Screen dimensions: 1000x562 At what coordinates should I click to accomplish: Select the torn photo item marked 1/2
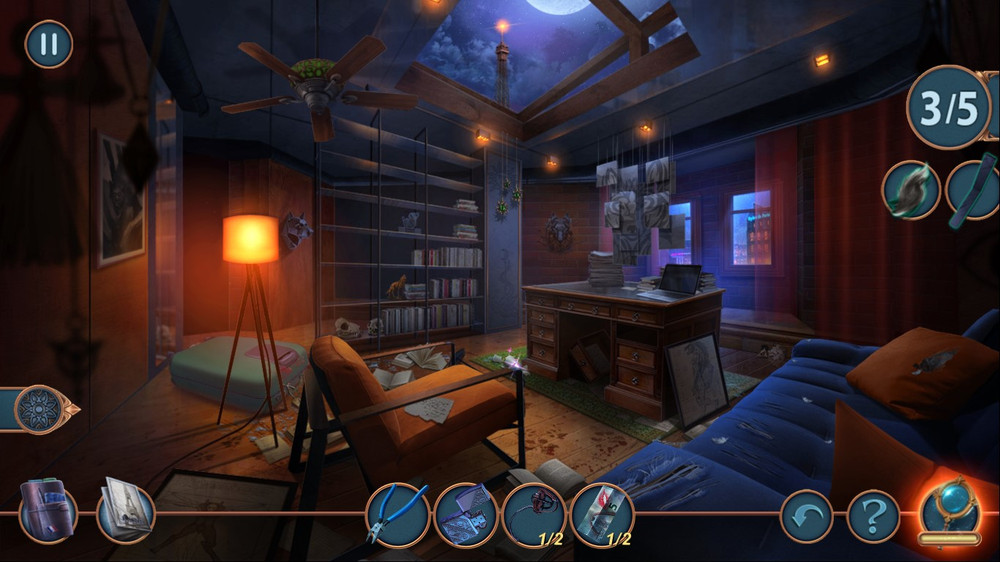[x=601, y=514]
